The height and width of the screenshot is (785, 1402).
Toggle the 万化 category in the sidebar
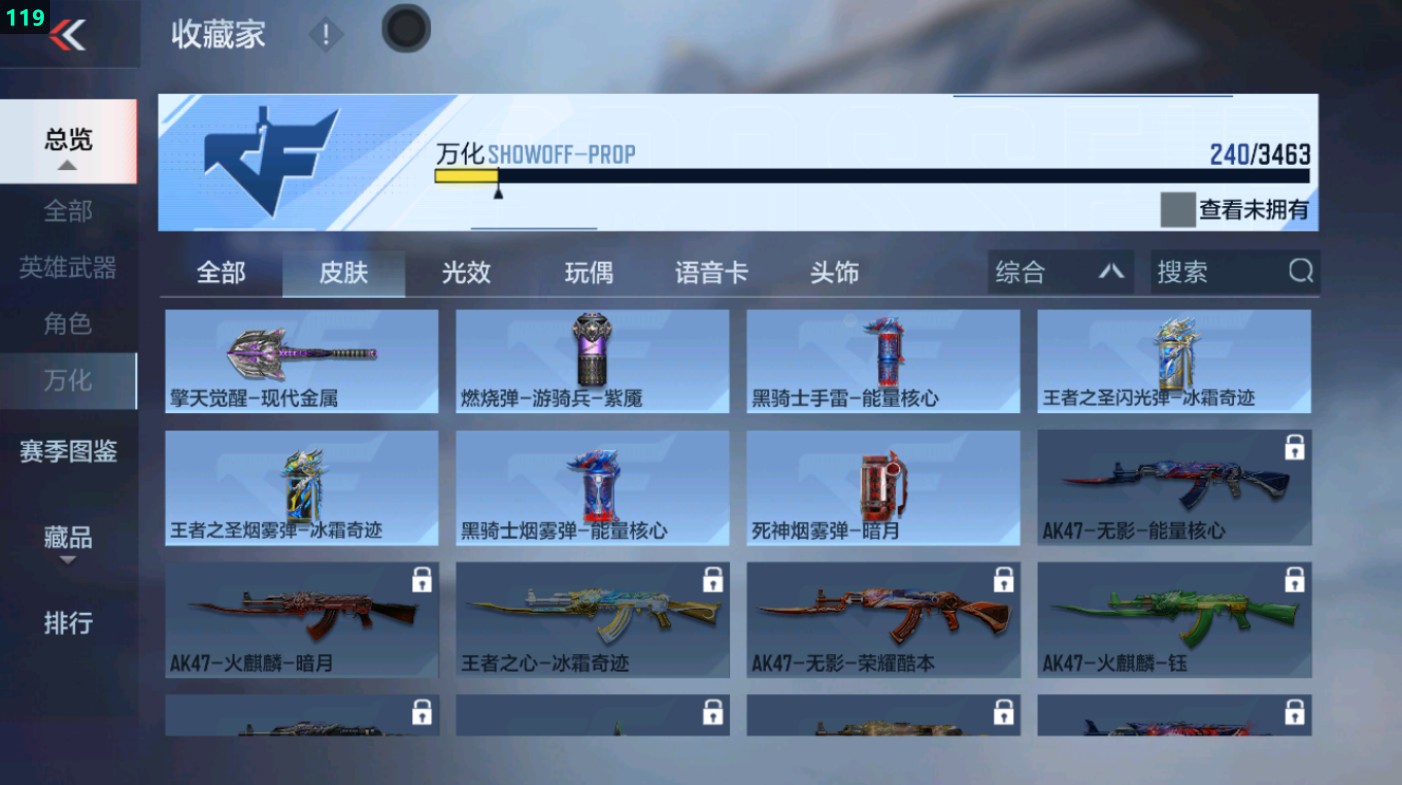66,381
